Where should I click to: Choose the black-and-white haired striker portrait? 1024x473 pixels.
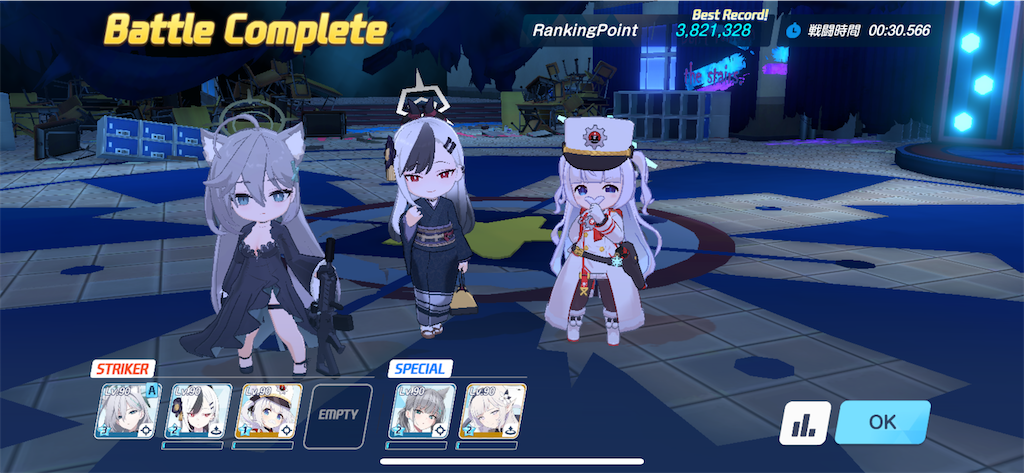pyautogui.click(x=198, y=411)
